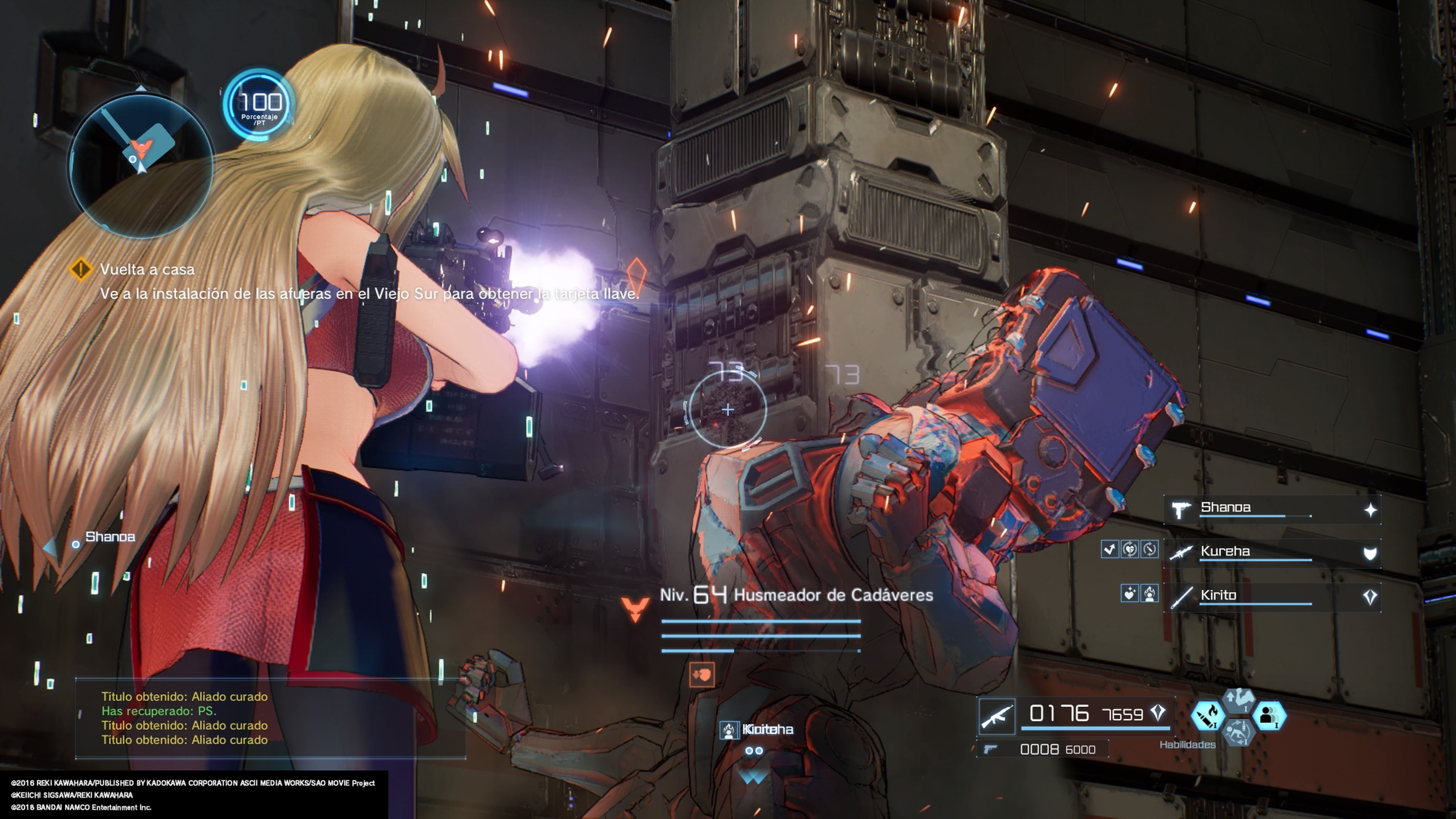The image size is (1456, 819).
Task: Open the circular minimap
Action: point(140,165)
